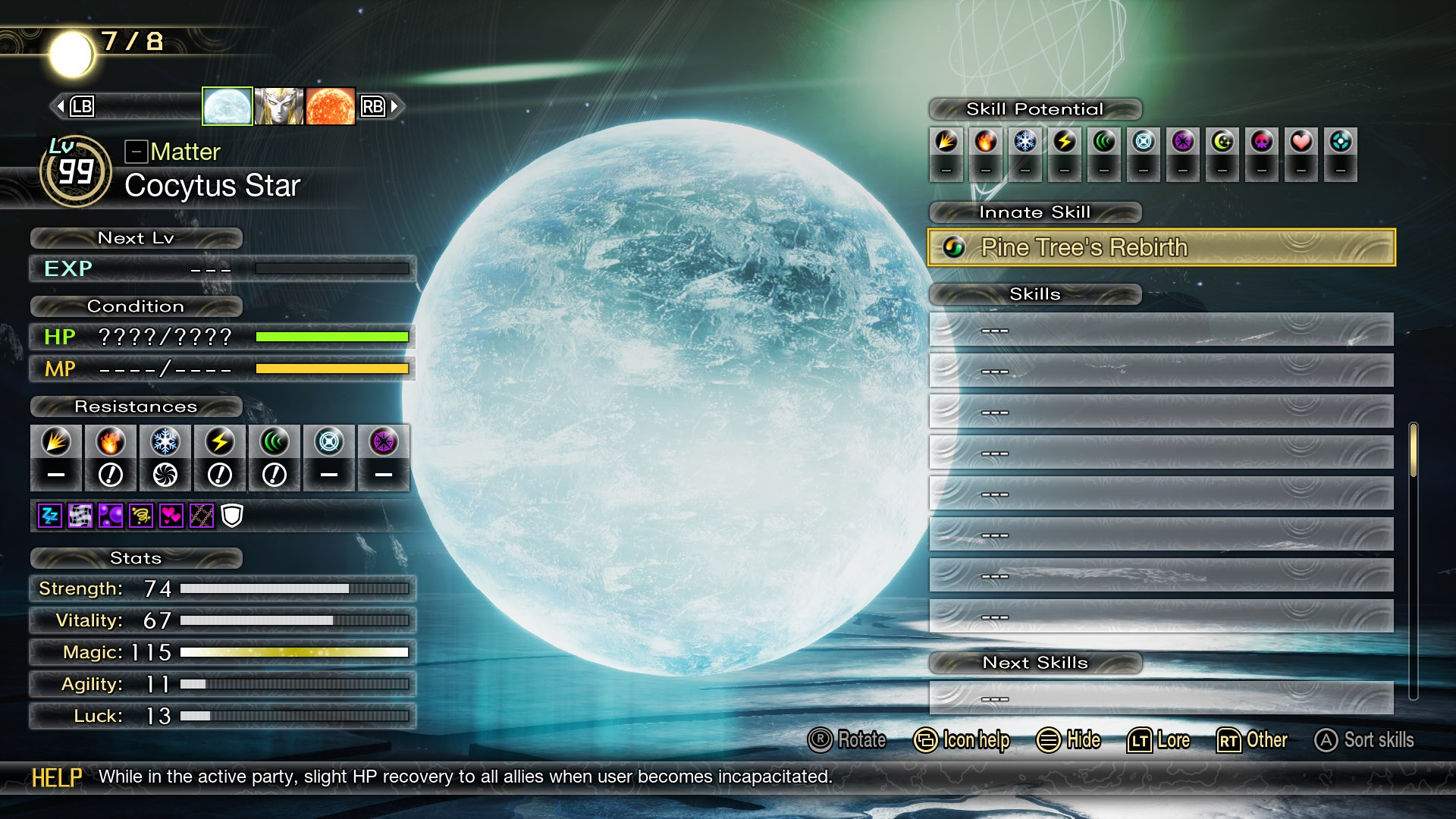Select the Cocytus Star portrait thumbnail
This screenshot has width=1456, height=819.
click(x=227, y=106)
